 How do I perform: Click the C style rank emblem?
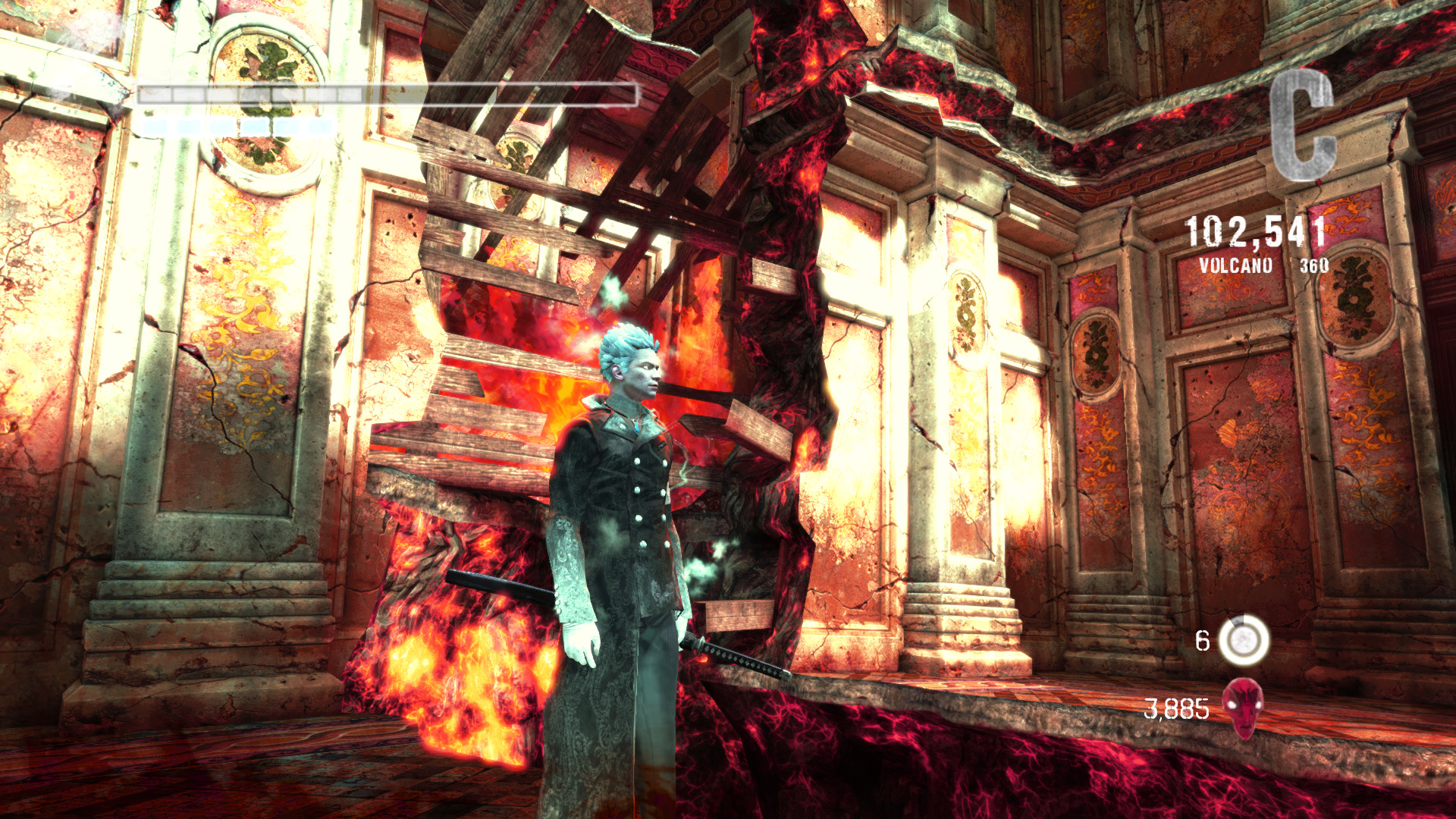pyautogui.click(x=1303, y=126)
